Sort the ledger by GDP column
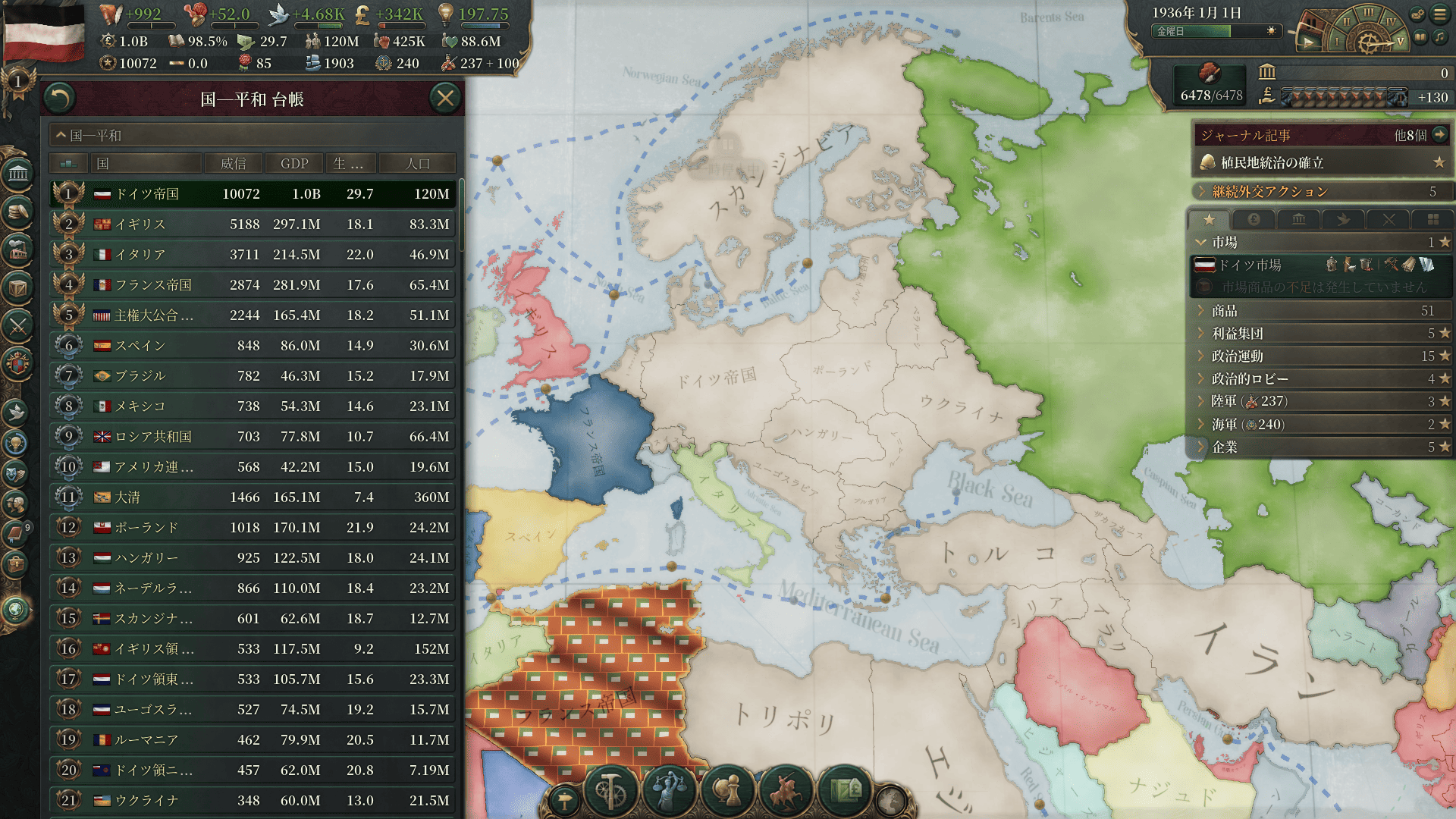This screenshot has height=819, width=1456. (294, 164)
